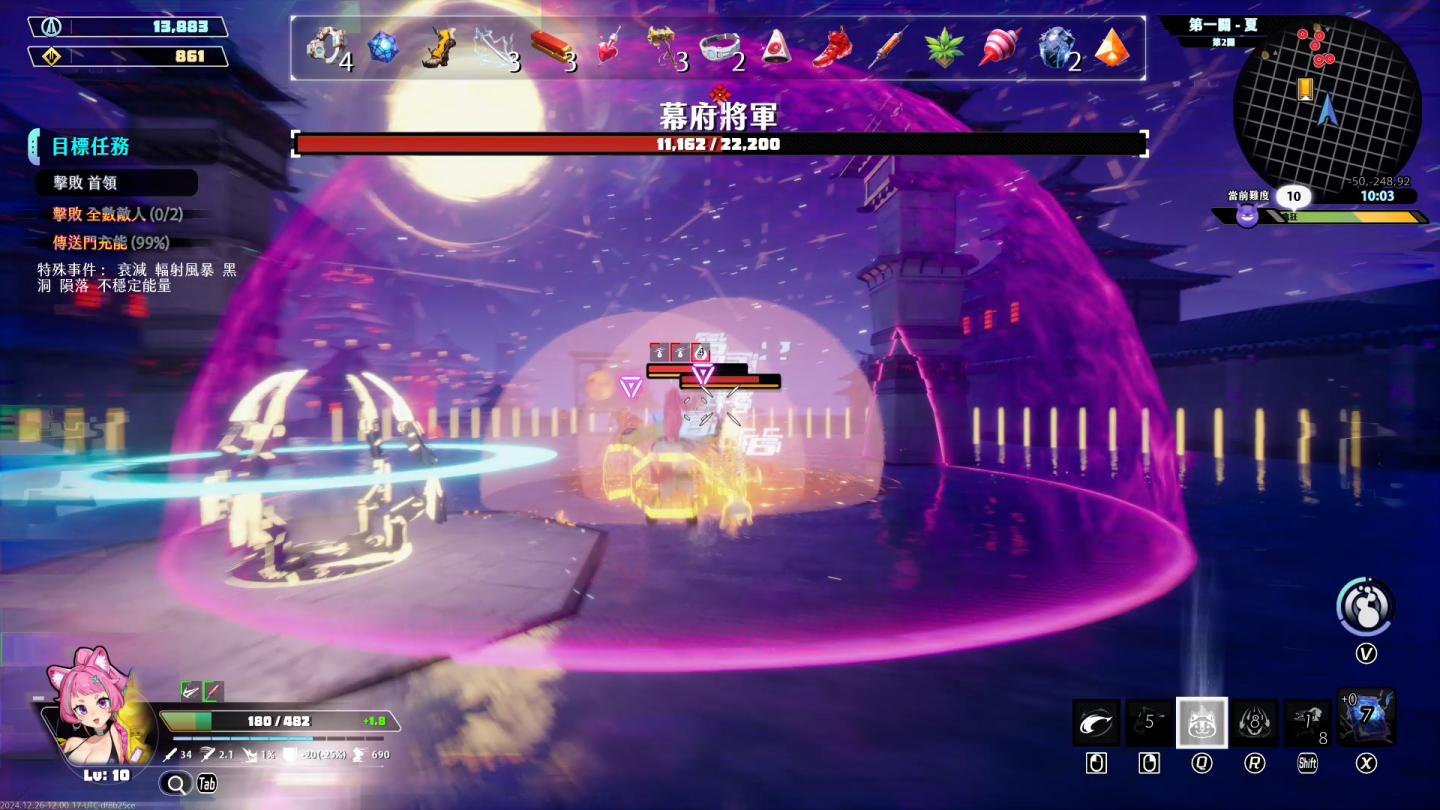Choose the orange pyramid crystal item
1440x810 pixels.
pos(1112,47)
